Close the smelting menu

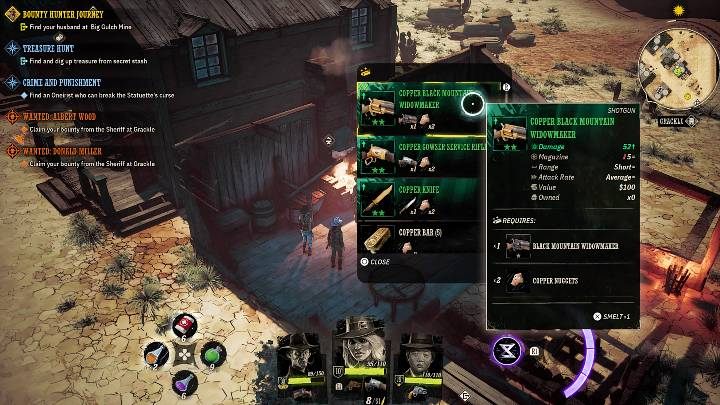pos(376,262)
